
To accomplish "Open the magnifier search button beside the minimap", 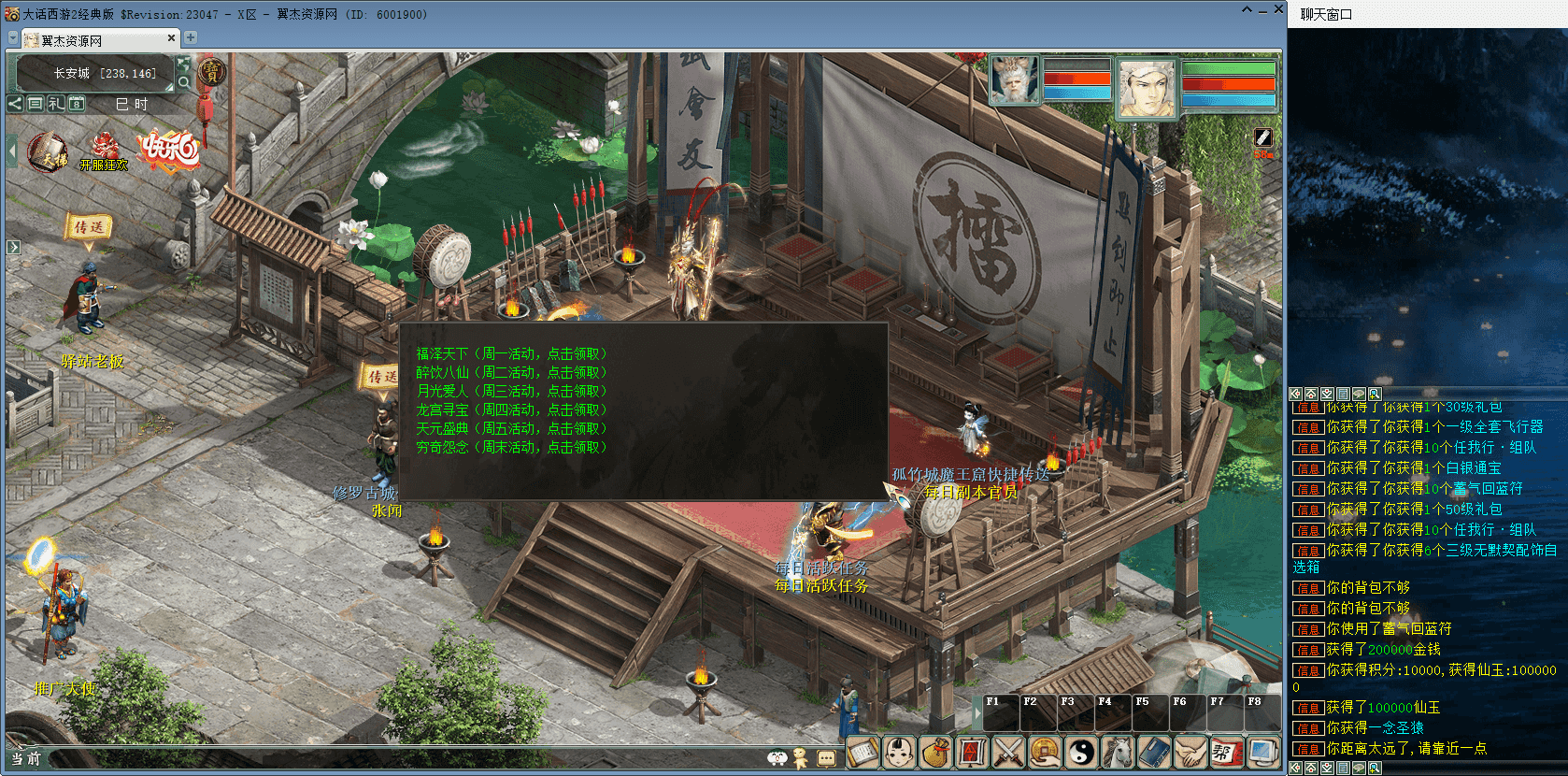I will pyautogui.click(x=184, y=82).
